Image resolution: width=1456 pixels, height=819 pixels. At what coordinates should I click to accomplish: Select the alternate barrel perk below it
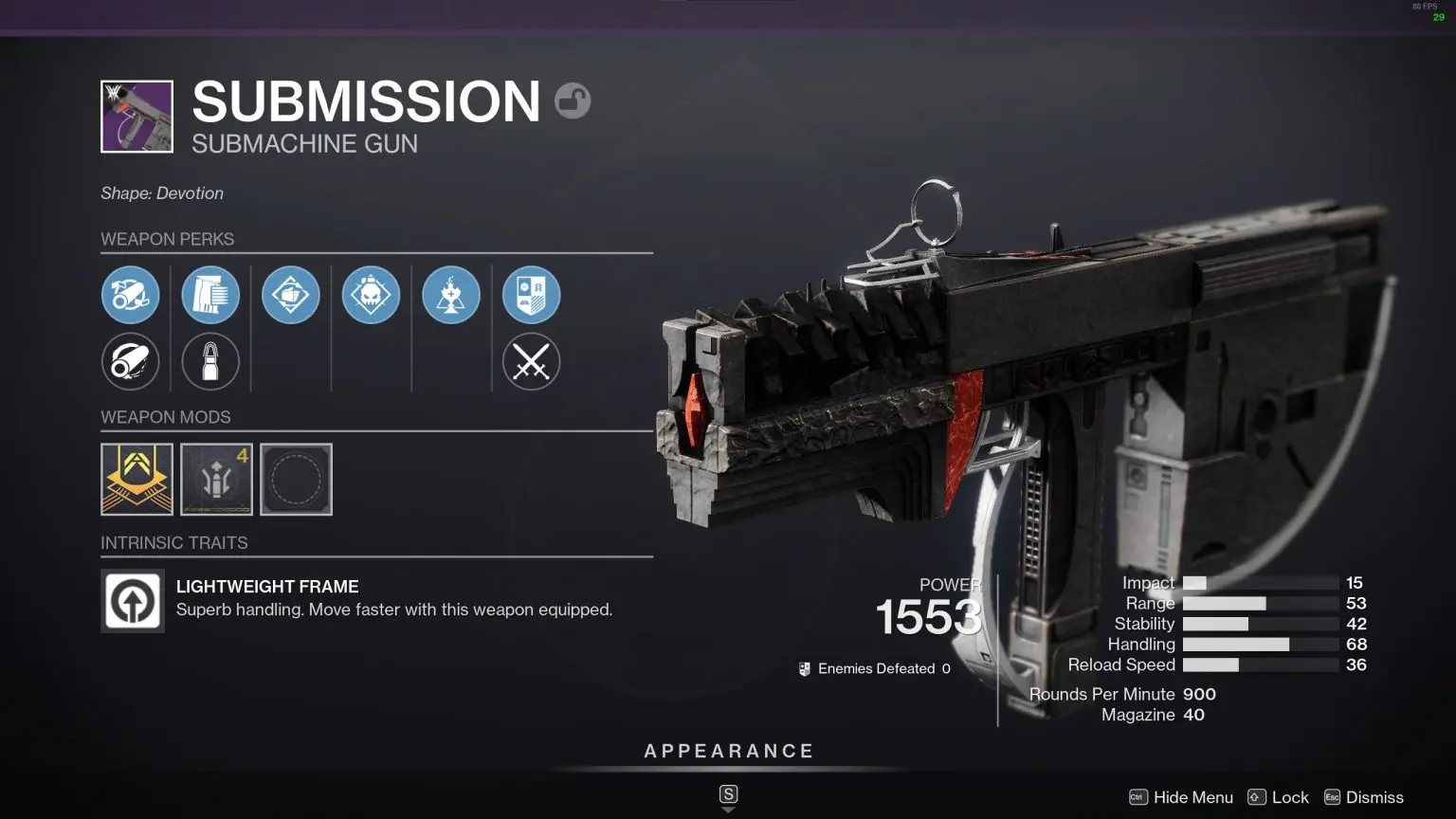[131, 362]
